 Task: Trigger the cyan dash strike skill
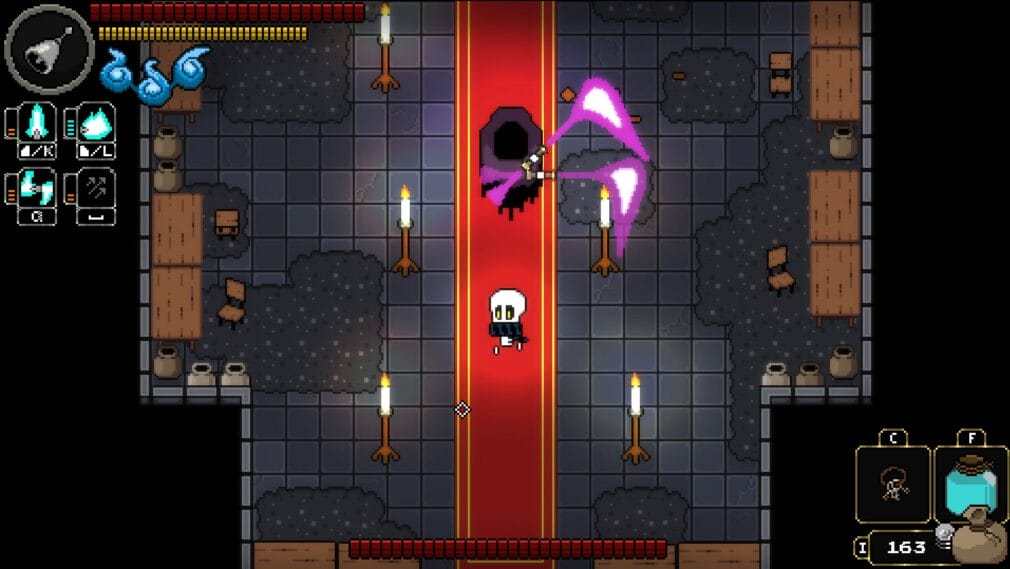pyautogui.click(x=39, y=189)
